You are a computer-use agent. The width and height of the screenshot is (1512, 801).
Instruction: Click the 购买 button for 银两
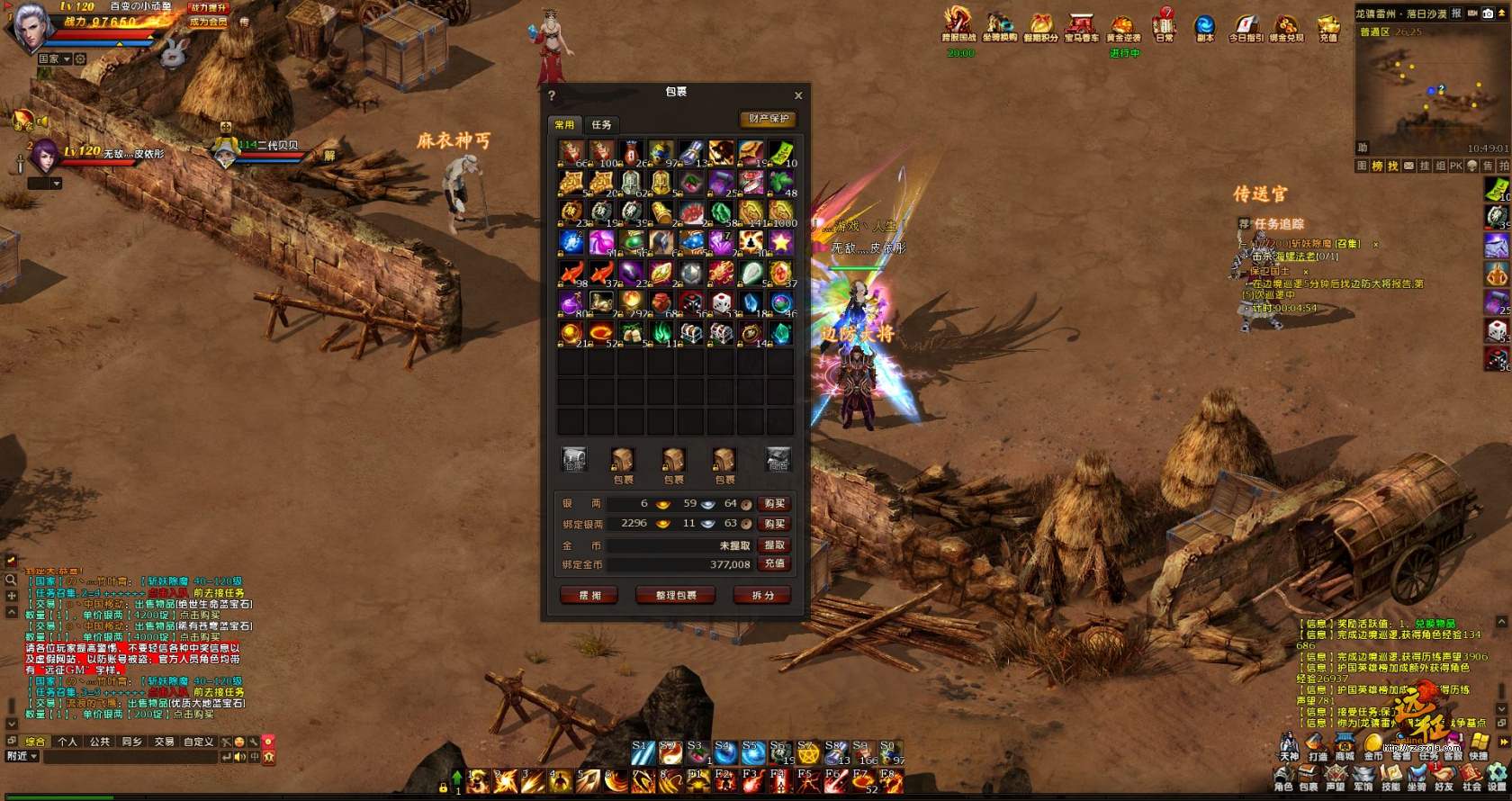(774, 503)
